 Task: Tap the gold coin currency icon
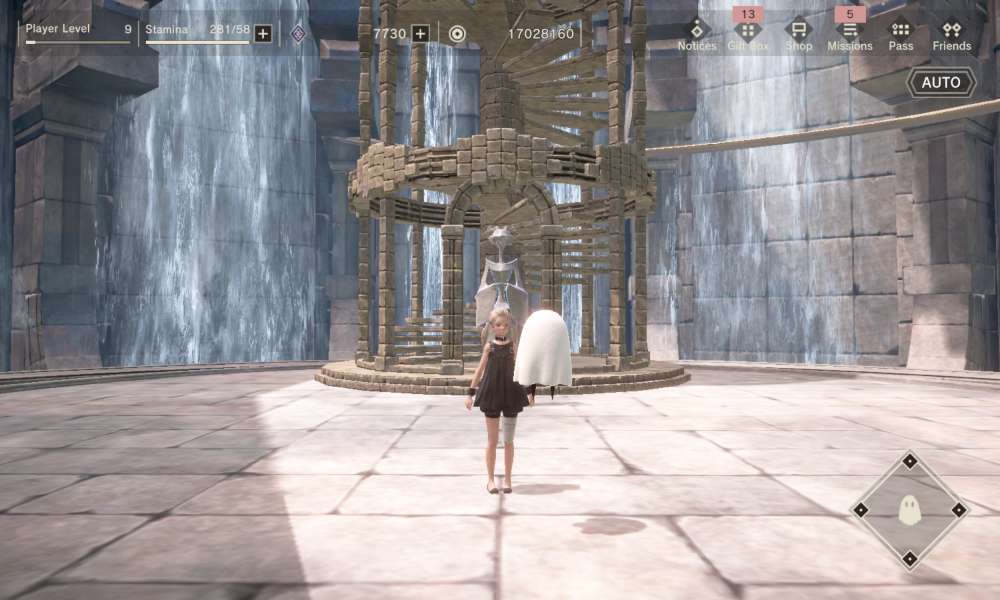[457, 34]
